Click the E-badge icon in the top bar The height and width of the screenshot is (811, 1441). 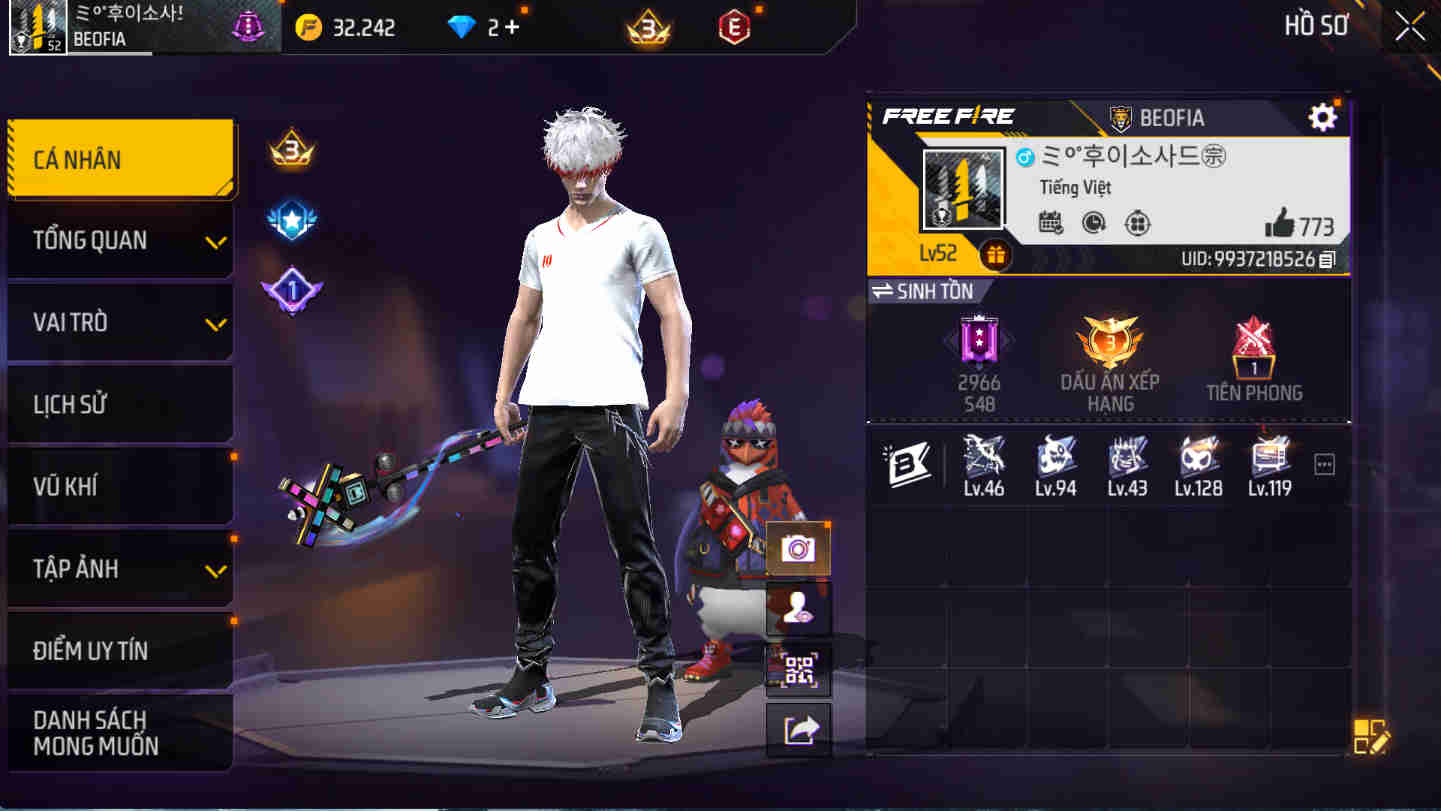coord(735,27)
